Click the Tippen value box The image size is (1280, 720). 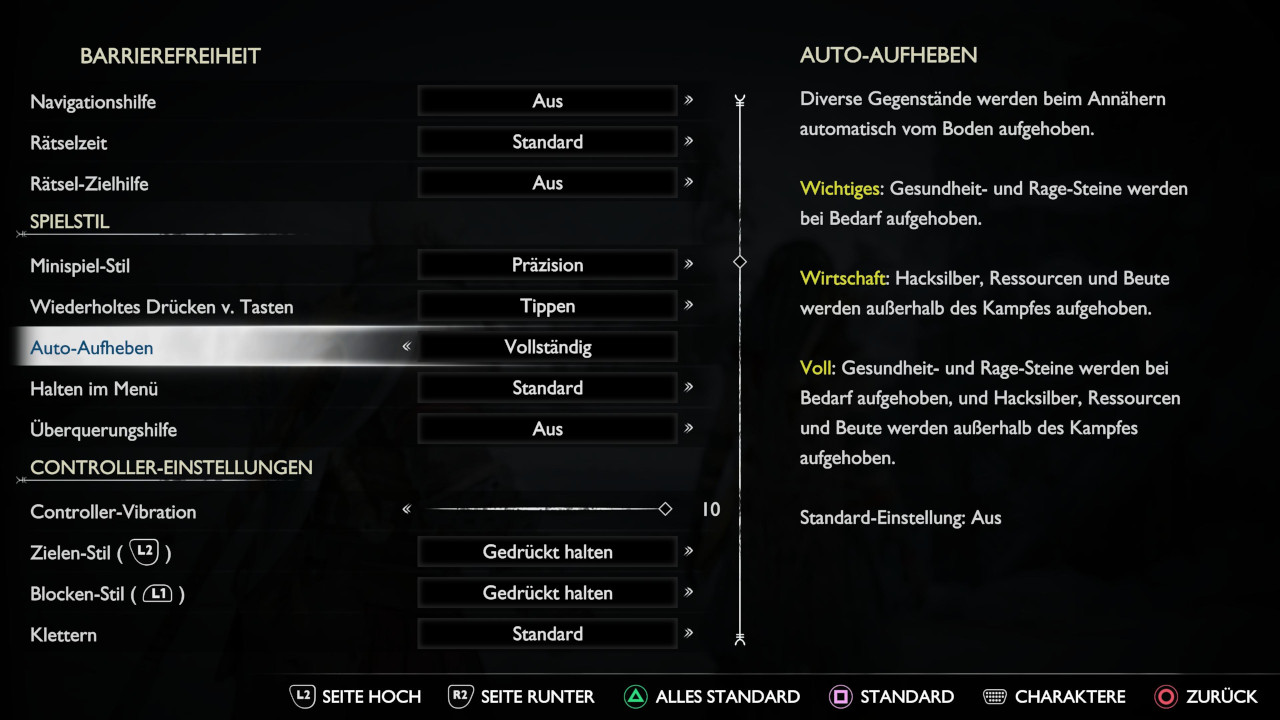547,306
